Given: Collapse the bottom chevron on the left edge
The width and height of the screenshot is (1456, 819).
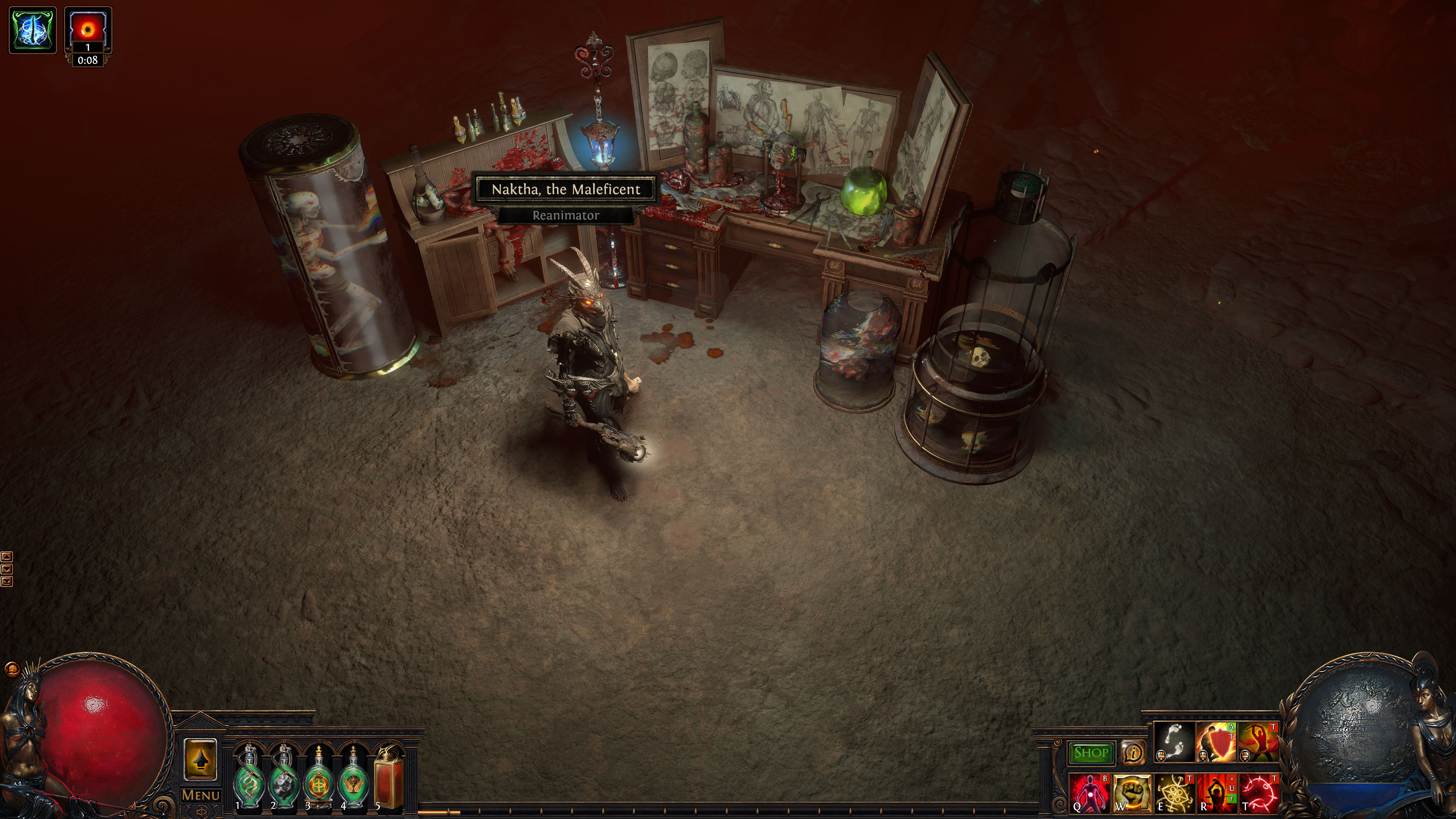Looking at the screenshot, I should coord(7,583).
